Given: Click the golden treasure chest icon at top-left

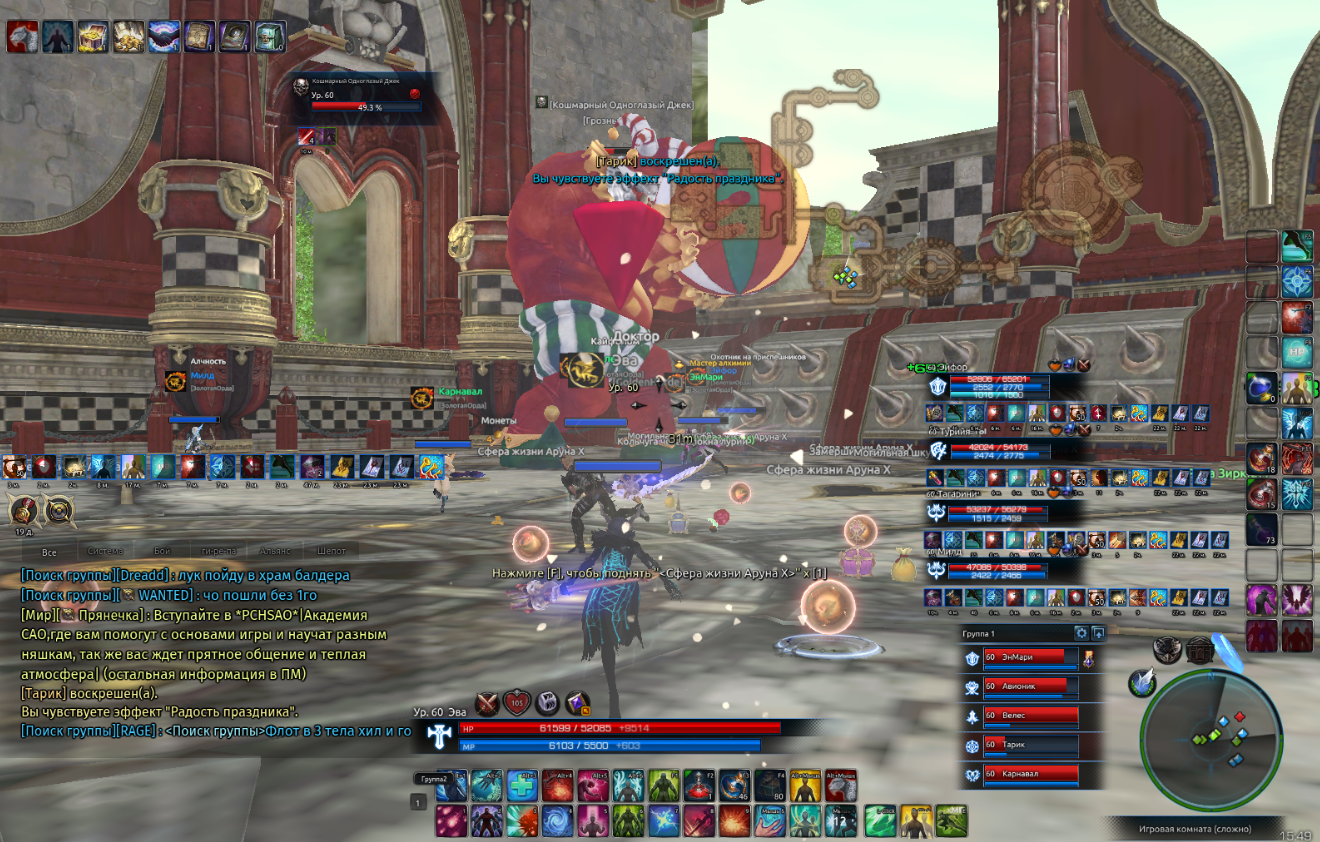Looking at the screenshot, I should coord(93,37).
